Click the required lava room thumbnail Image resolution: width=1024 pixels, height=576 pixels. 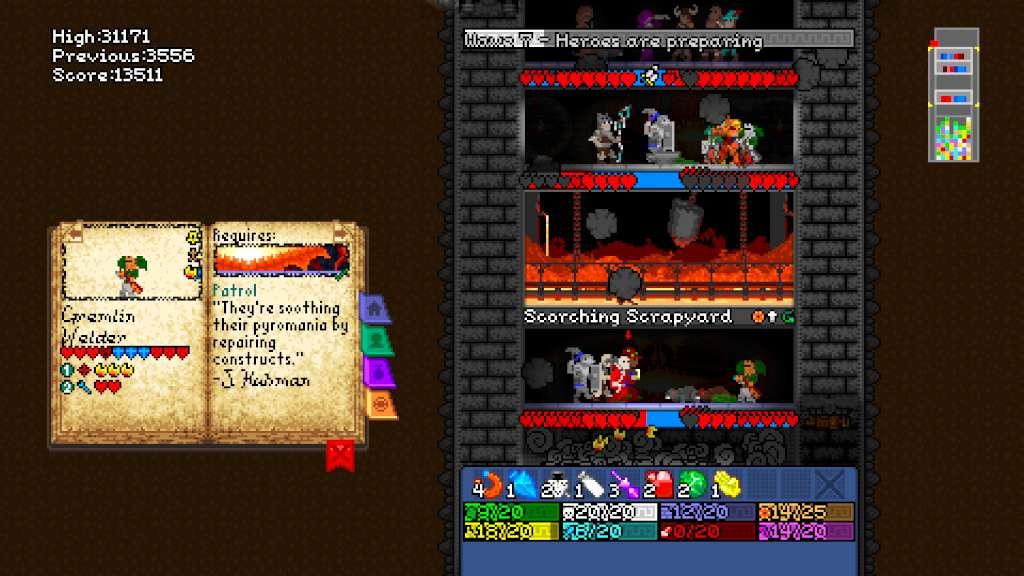280,261
